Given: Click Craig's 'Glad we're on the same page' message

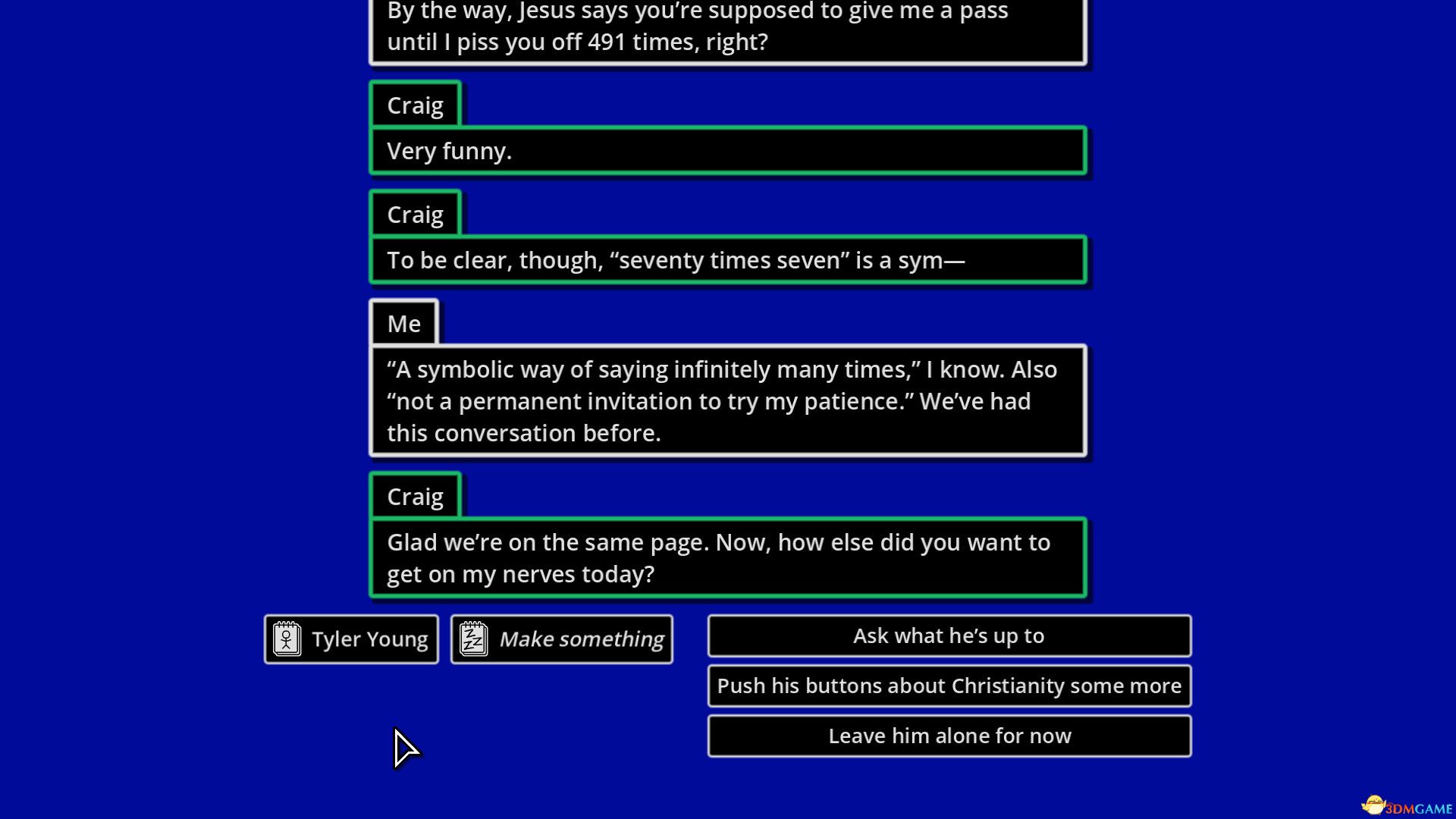Looking at the screenshot, I should (726, 557).
